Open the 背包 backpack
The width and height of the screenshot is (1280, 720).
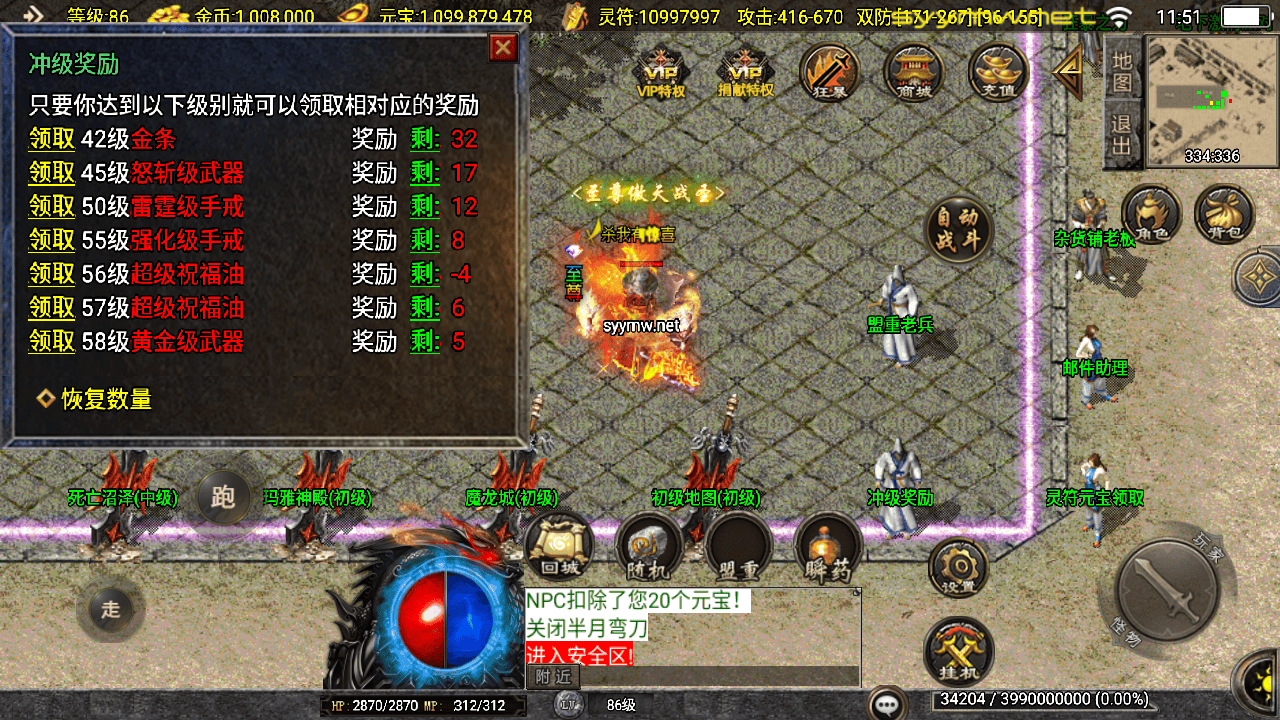pyautogui.click(x=1224, y=215)
